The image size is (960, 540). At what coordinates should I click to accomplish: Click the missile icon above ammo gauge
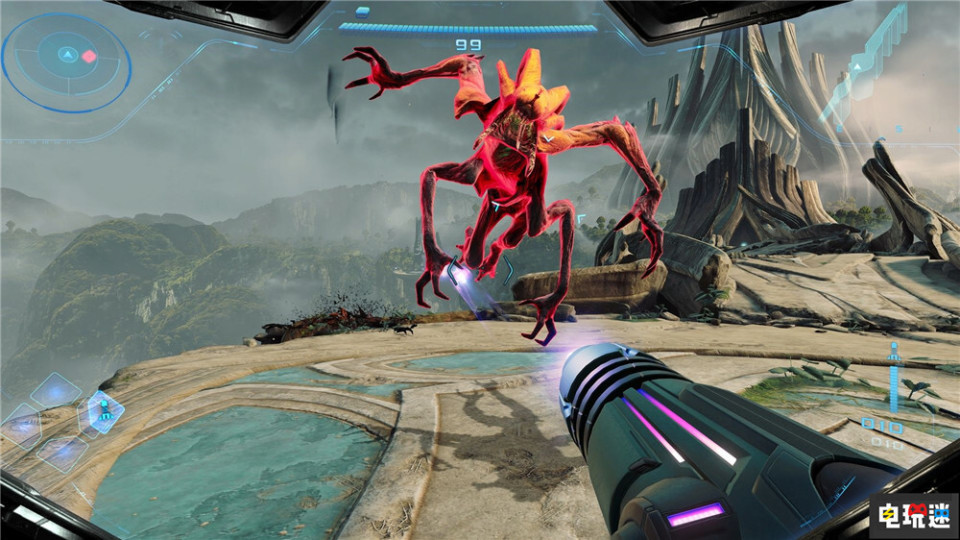coord(893,352)
